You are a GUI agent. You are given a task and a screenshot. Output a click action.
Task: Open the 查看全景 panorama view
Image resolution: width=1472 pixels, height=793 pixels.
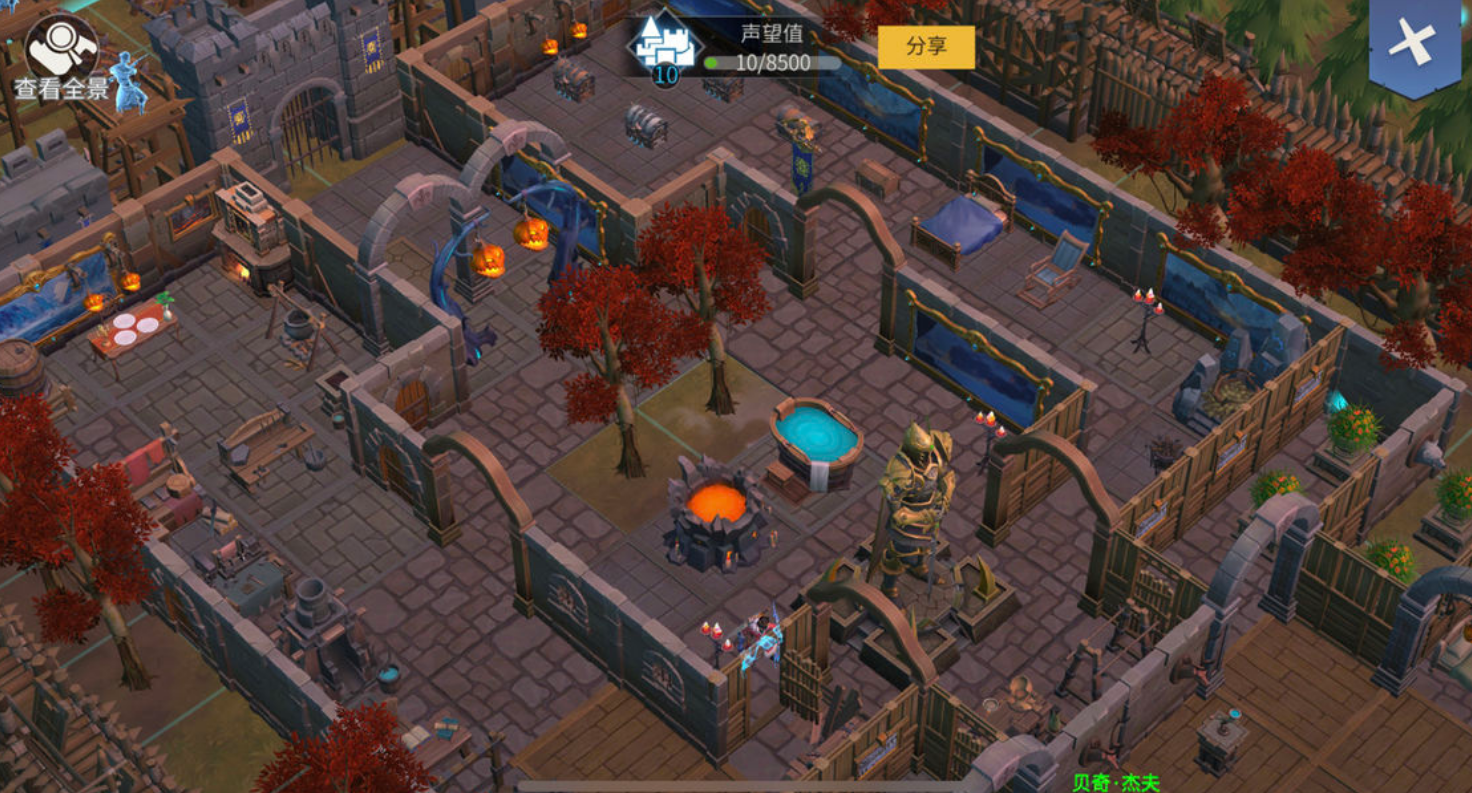(61, 57)
